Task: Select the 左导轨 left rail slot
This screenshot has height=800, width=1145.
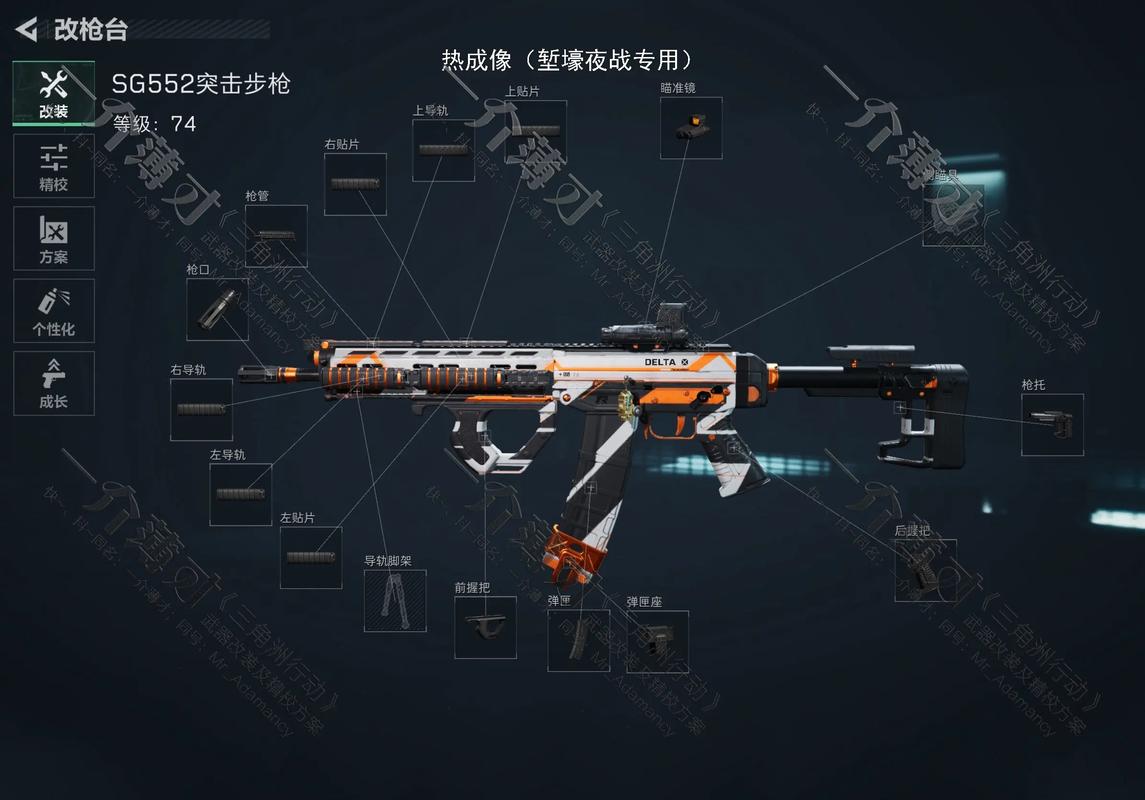Action: [x=240, y=494]
